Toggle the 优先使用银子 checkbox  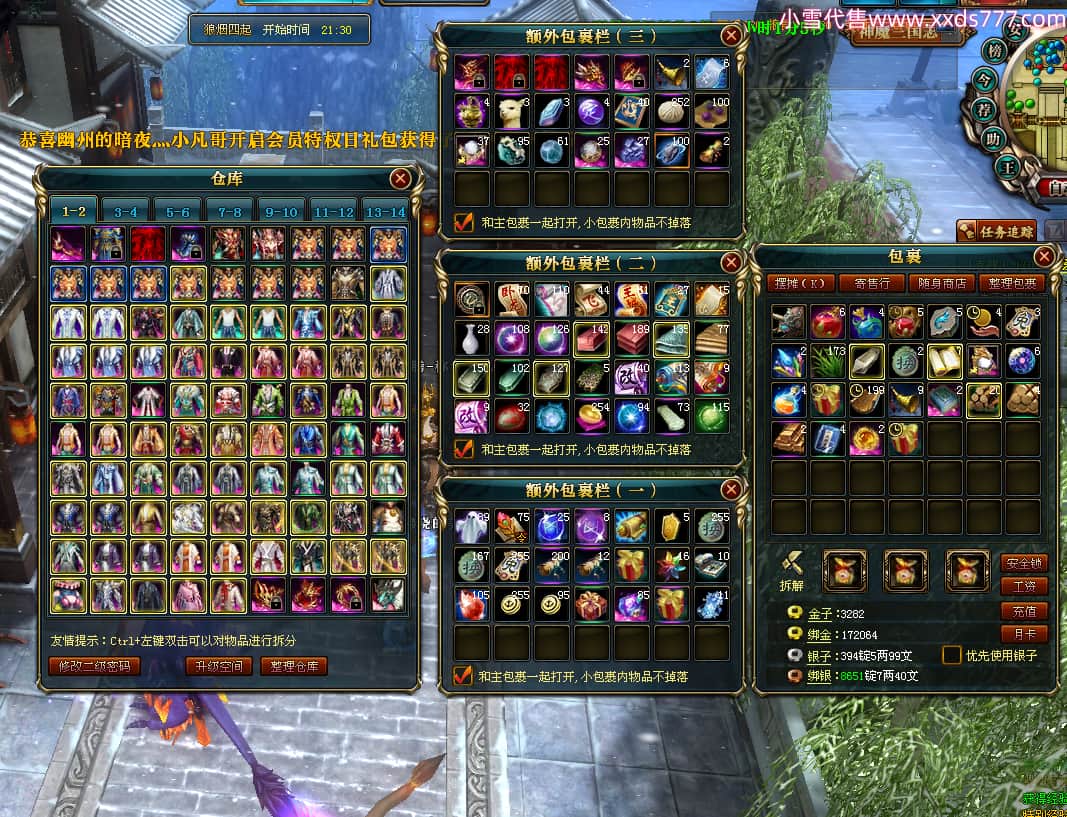point(952,656)
